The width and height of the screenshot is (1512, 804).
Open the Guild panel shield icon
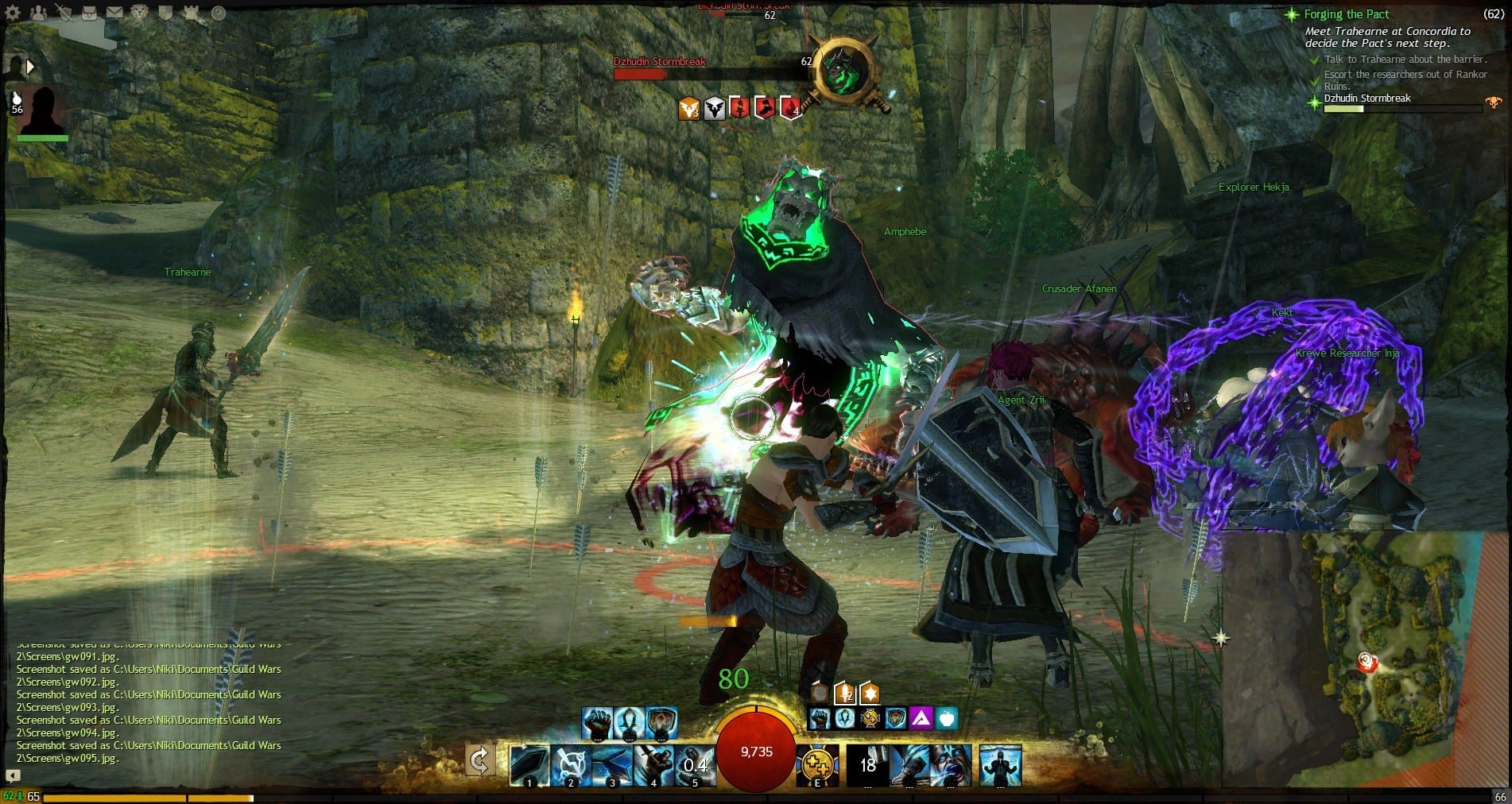(x=165, y=13)
